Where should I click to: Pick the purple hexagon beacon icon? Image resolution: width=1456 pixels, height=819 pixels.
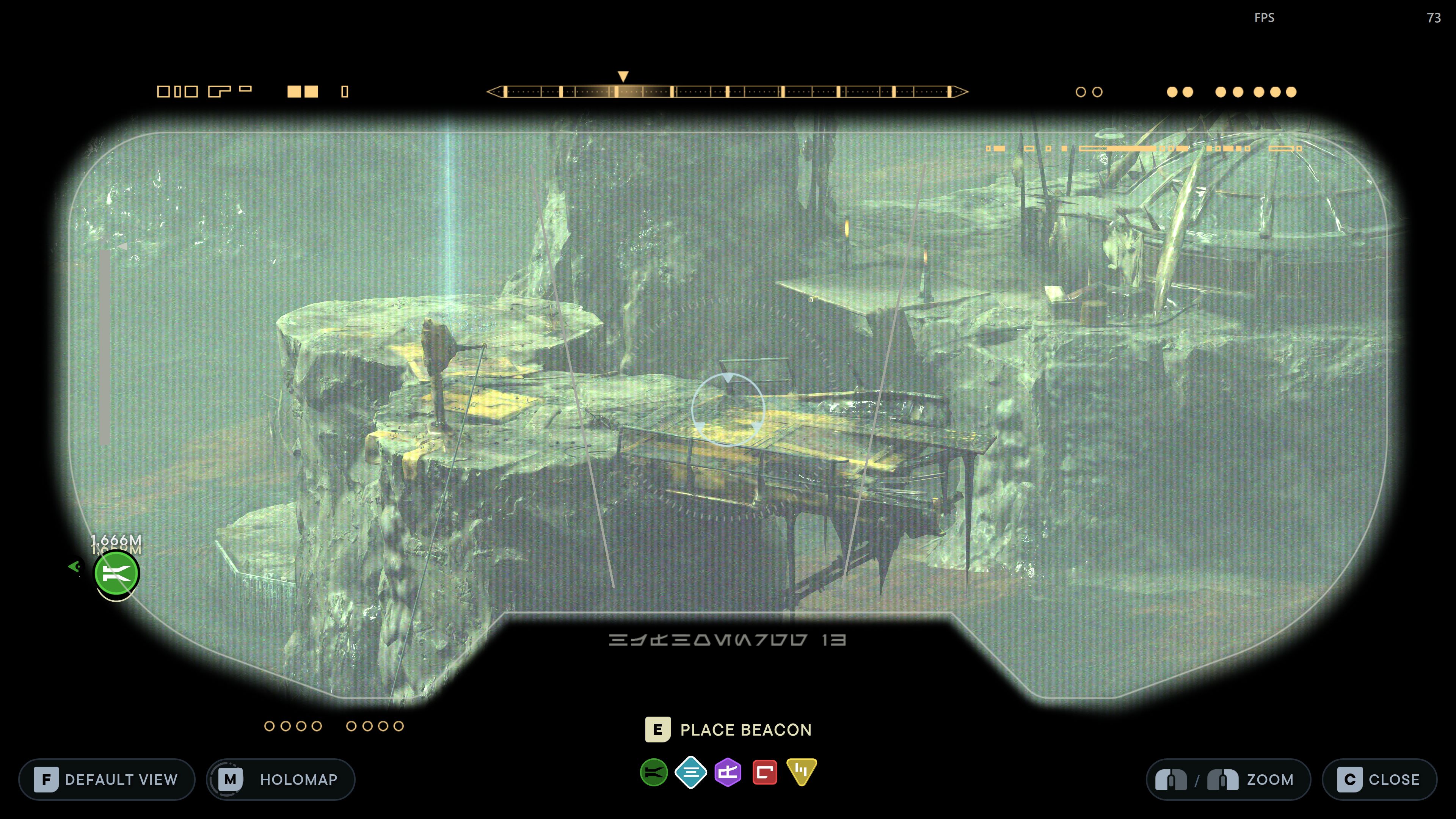728,772
